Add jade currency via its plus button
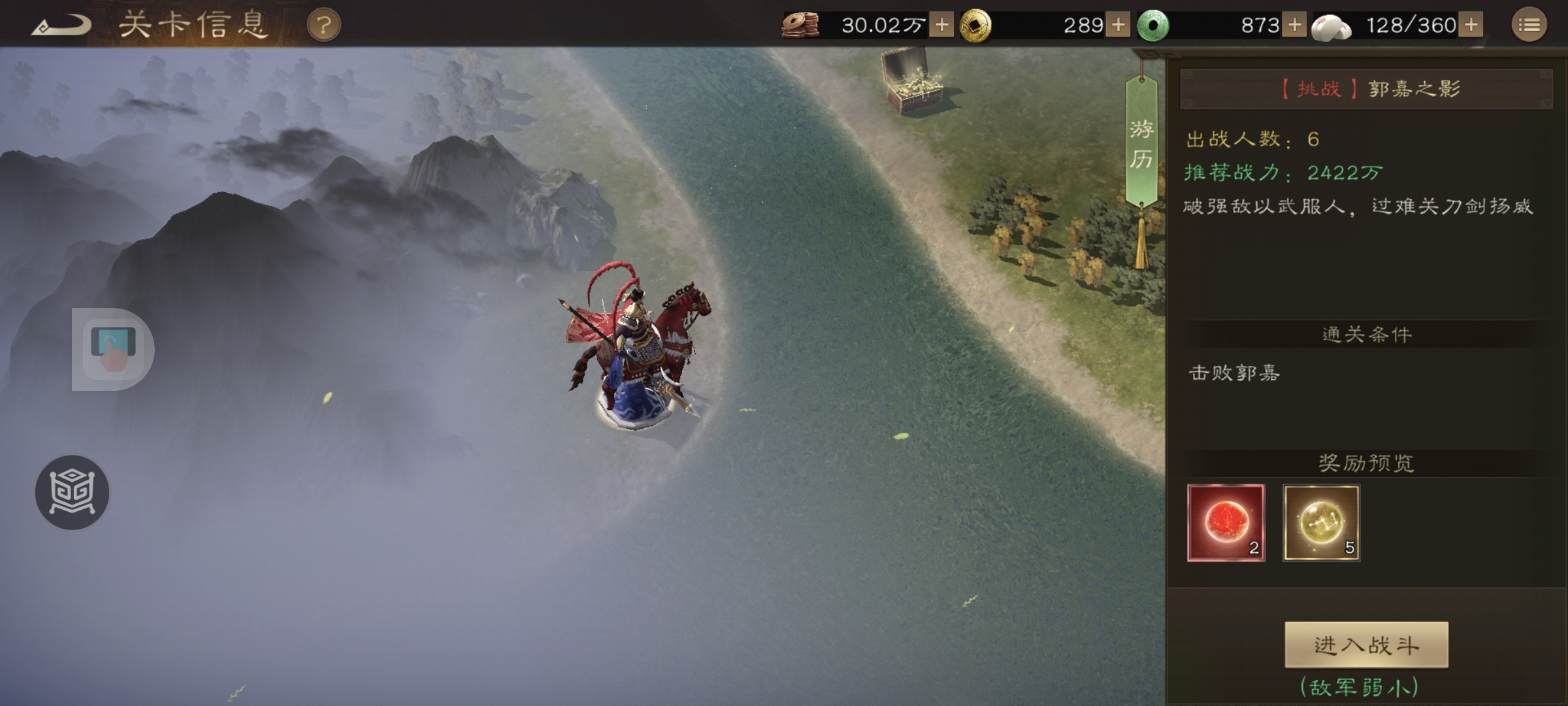This screenshot has width=1568, height=706. point(1294,25)
